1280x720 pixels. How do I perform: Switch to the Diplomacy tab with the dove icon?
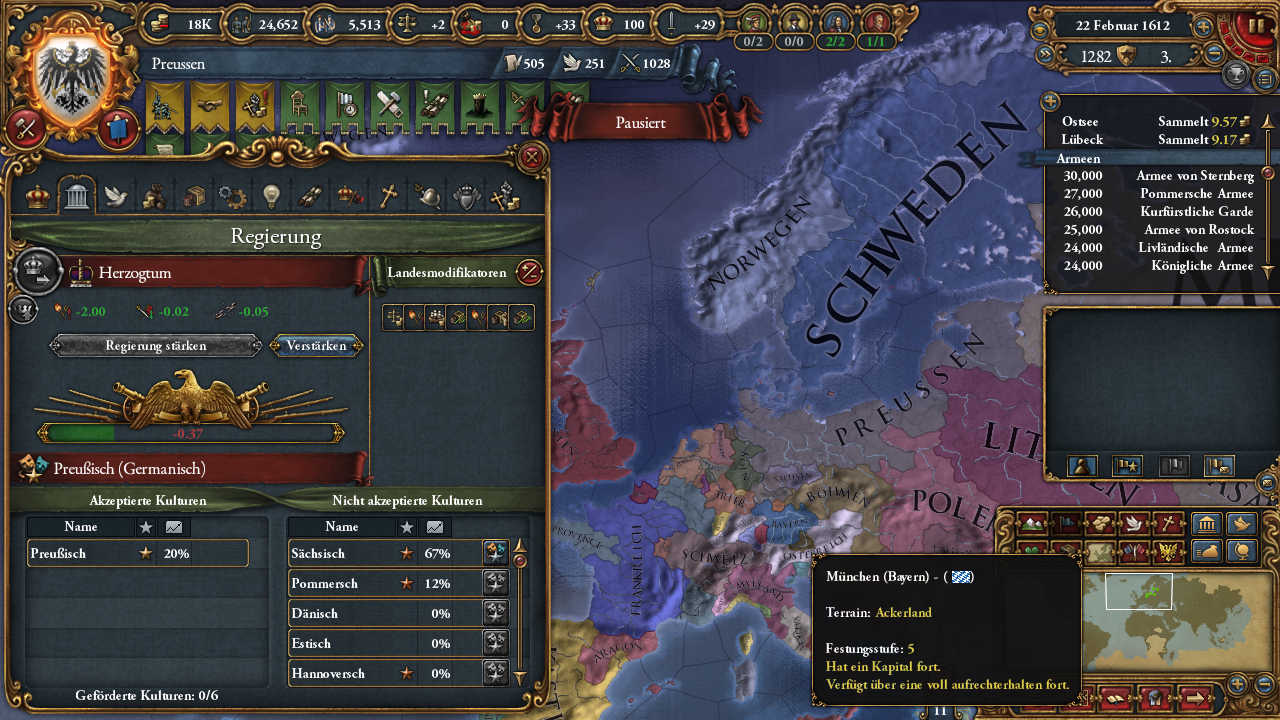coord(114,196)
